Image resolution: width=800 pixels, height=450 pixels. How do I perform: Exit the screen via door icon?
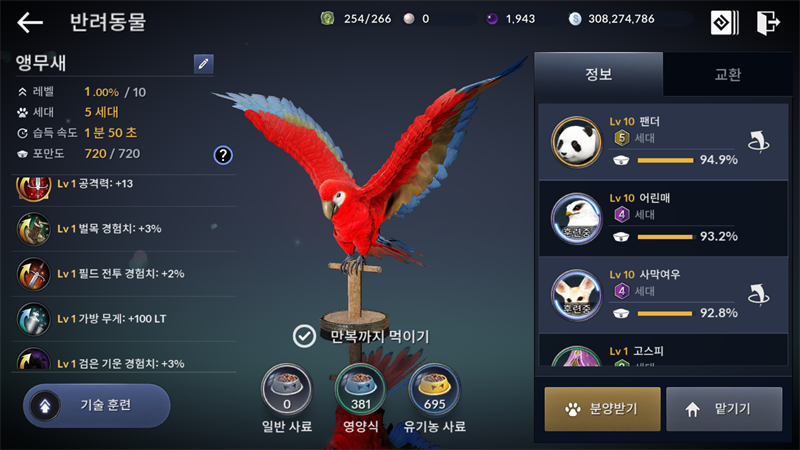768,22
